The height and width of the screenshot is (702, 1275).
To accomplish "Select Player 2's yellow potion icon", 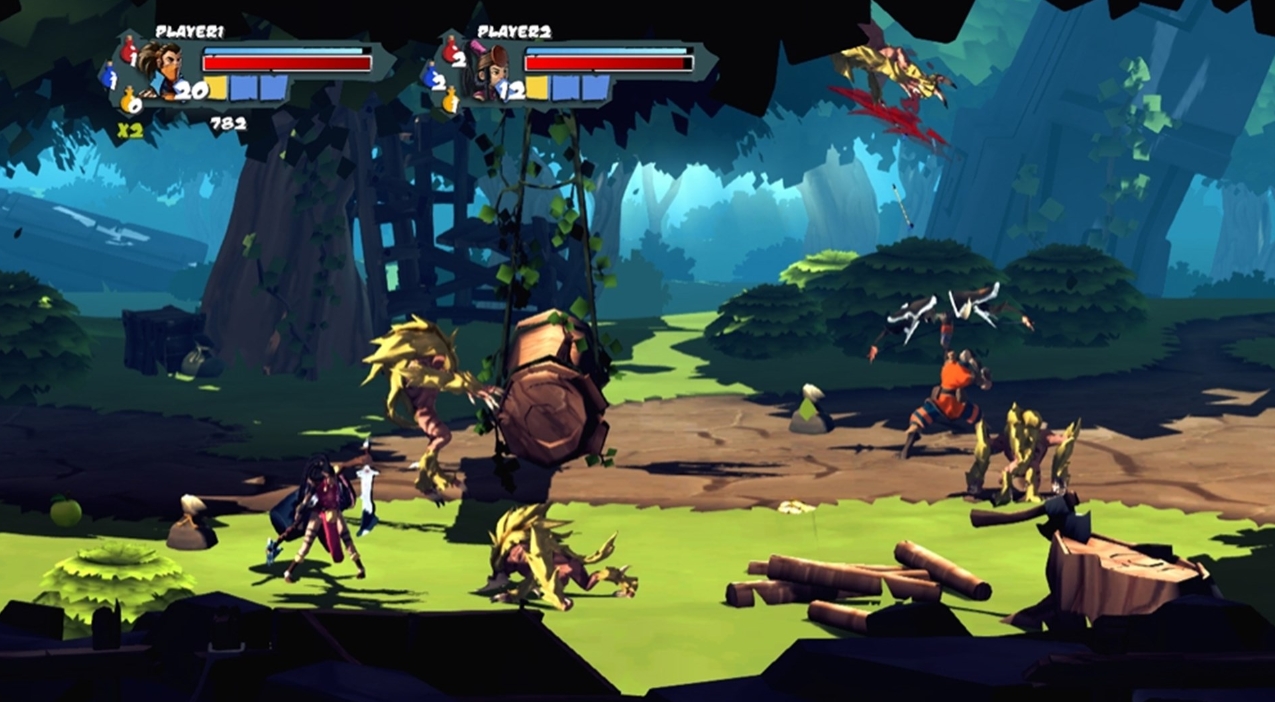I will (x=451, y=100).
